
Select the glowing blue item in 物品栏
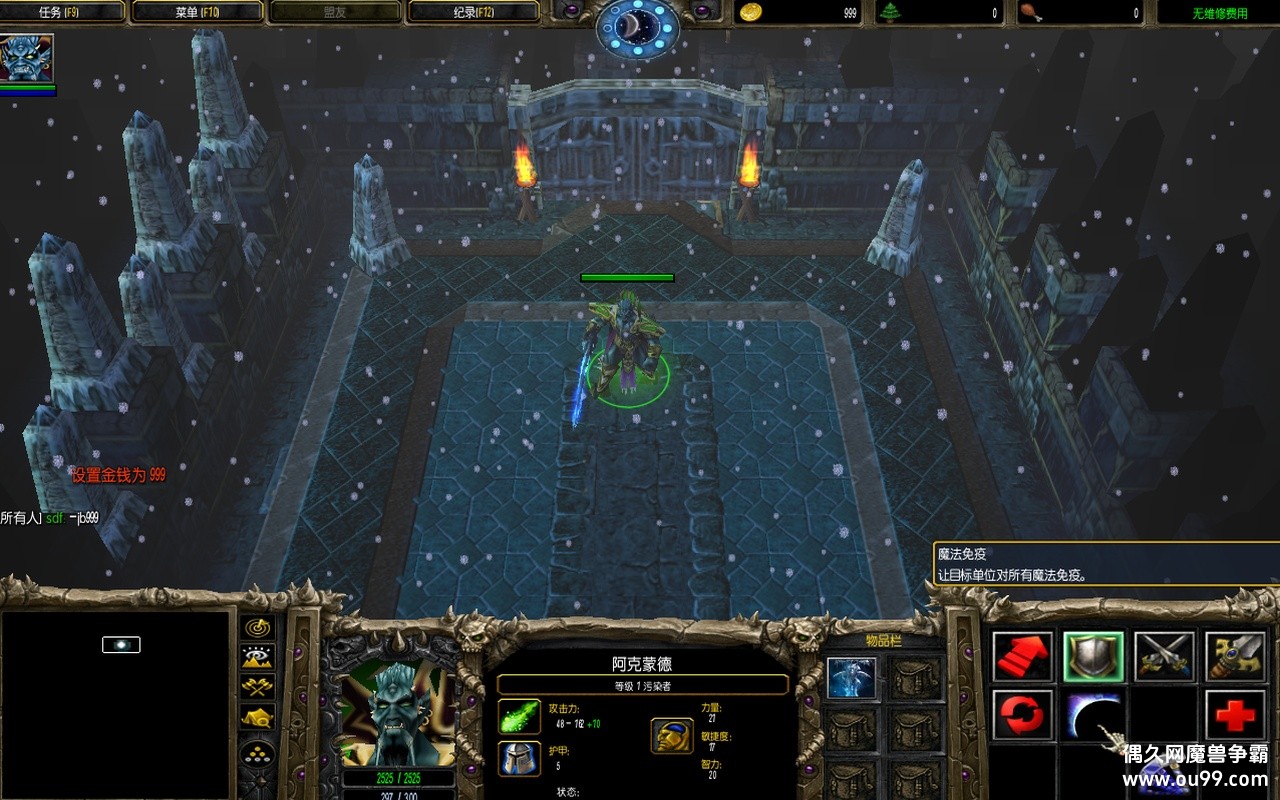[852, 678]
